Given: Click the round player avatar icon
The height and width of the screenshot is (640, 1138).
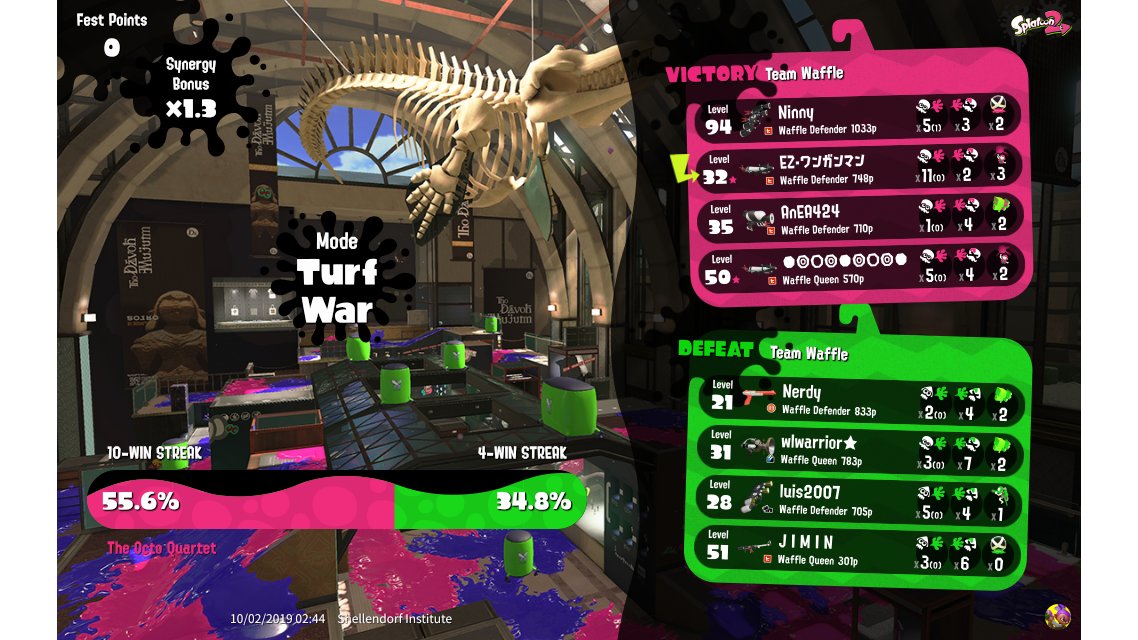Looking at the screenshot, I should pos(1058,616).
